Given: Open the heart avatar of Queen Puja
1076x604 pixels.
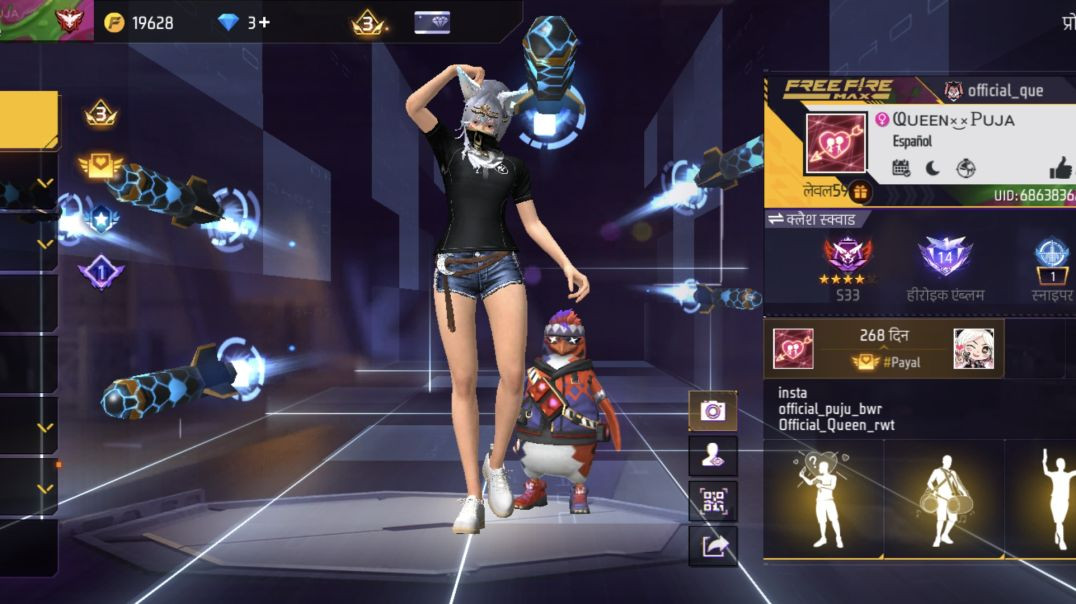Looking at the screenshot, I should click(x=835, y=144).
